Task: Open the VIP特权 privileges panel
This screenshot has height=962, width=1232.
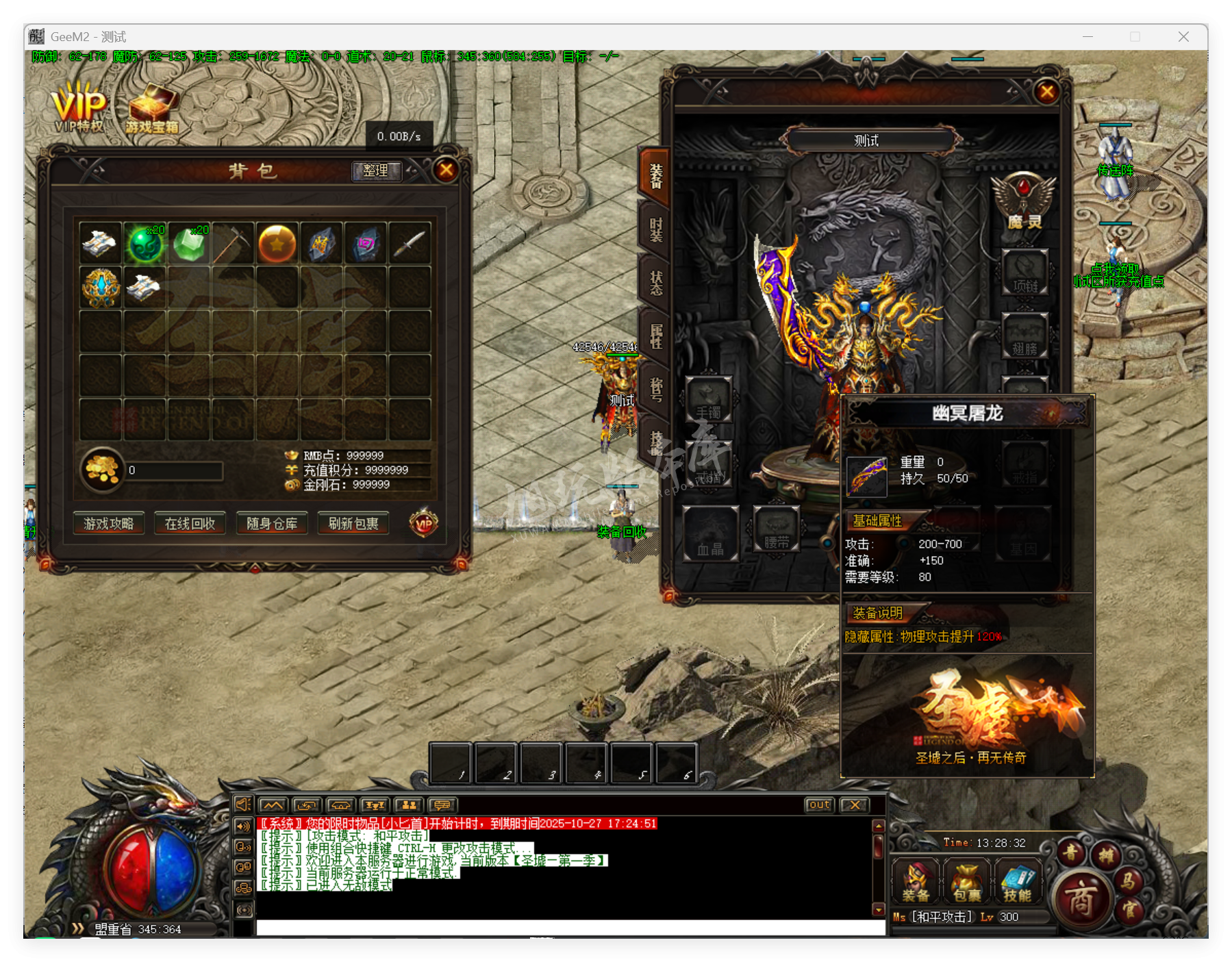Action: (x=77, y=106)
